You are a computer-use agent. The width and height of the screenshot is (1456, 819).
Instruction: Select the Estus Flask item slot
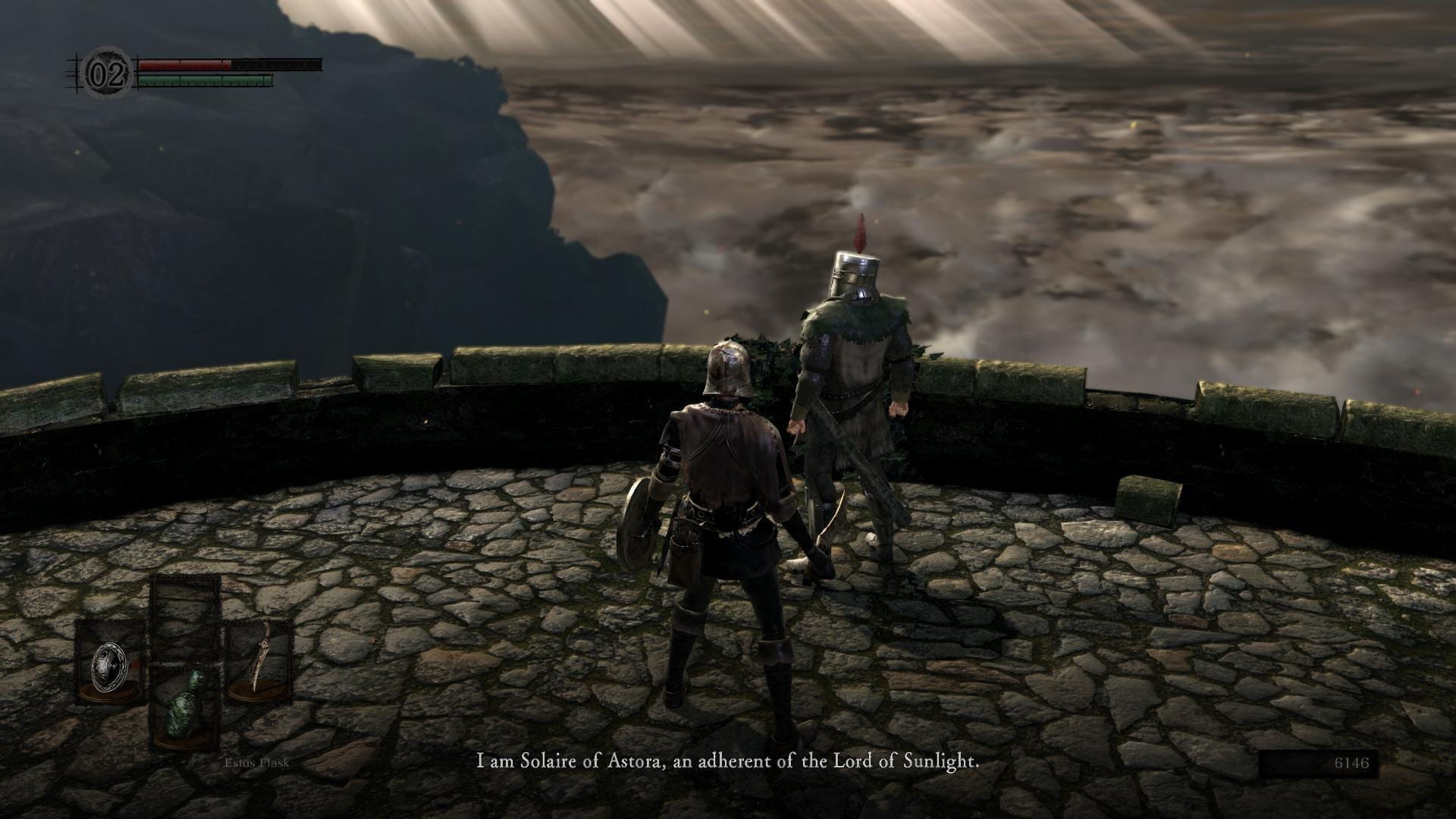[x=186, y=709]
